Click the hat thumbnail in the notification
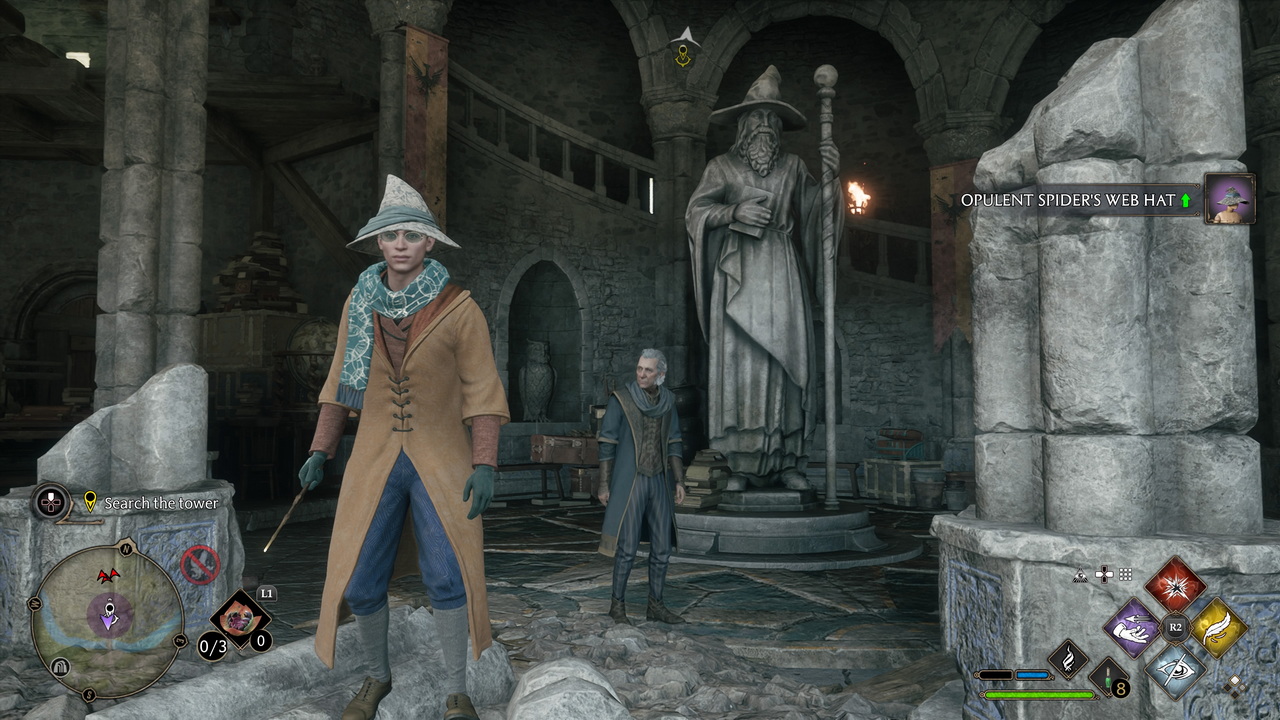The height and width of the screenshot is (720, 1280). [x=1229, y=199]
